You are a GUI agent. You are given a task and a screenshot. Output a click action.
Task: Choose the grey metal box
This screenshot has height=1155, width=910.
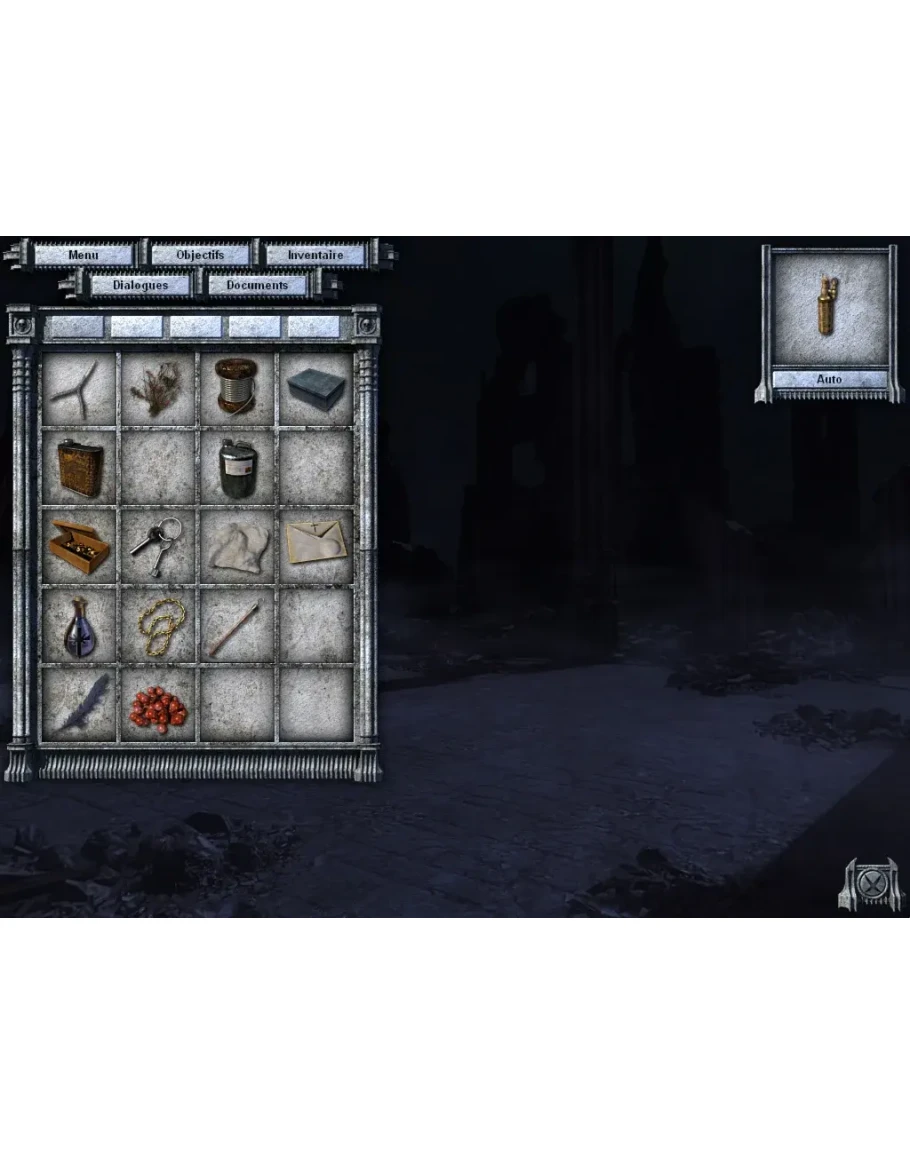coord(316,389)
